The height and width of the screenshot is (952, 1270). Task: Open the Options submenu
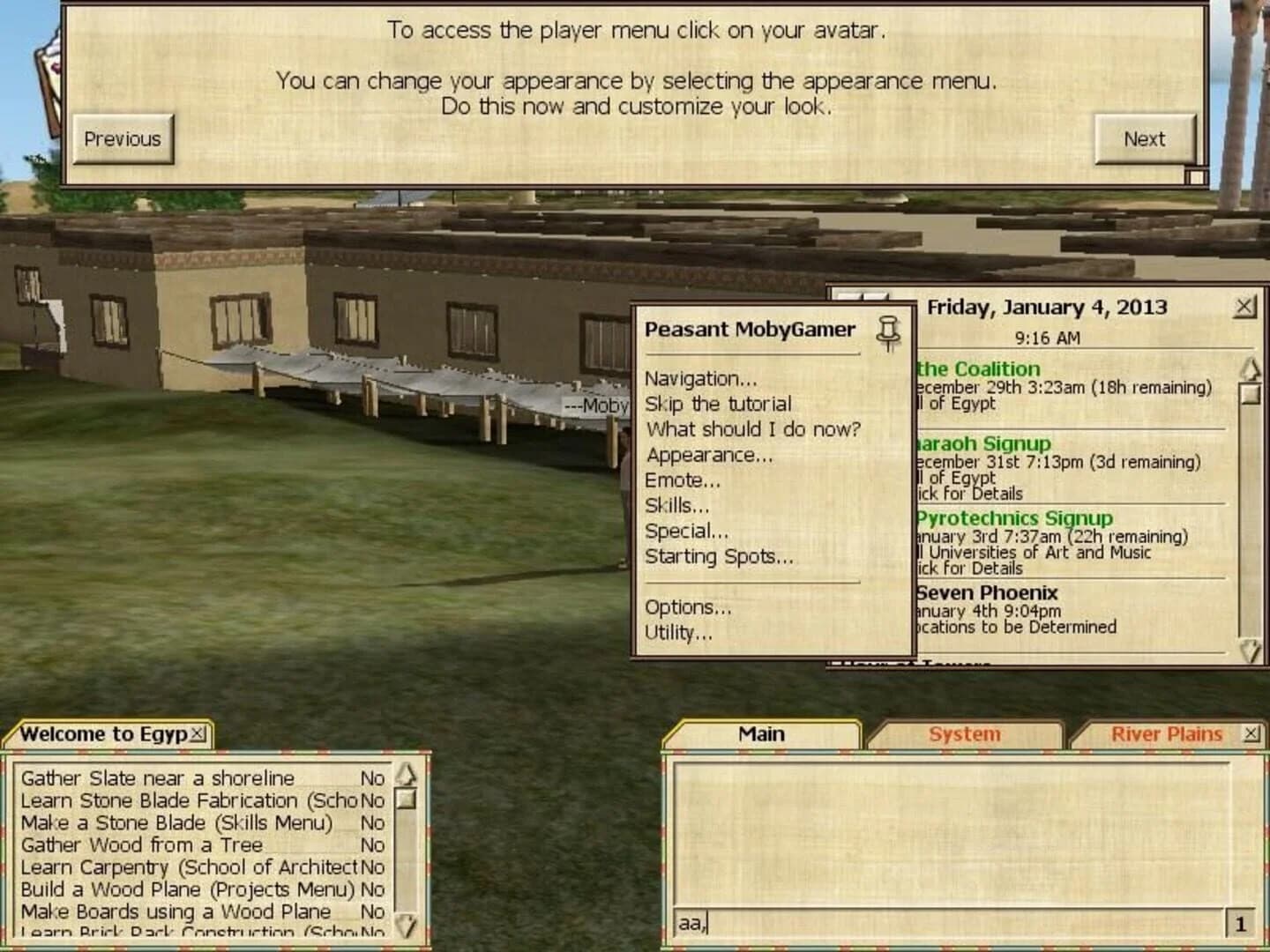(x=690, y=607)
